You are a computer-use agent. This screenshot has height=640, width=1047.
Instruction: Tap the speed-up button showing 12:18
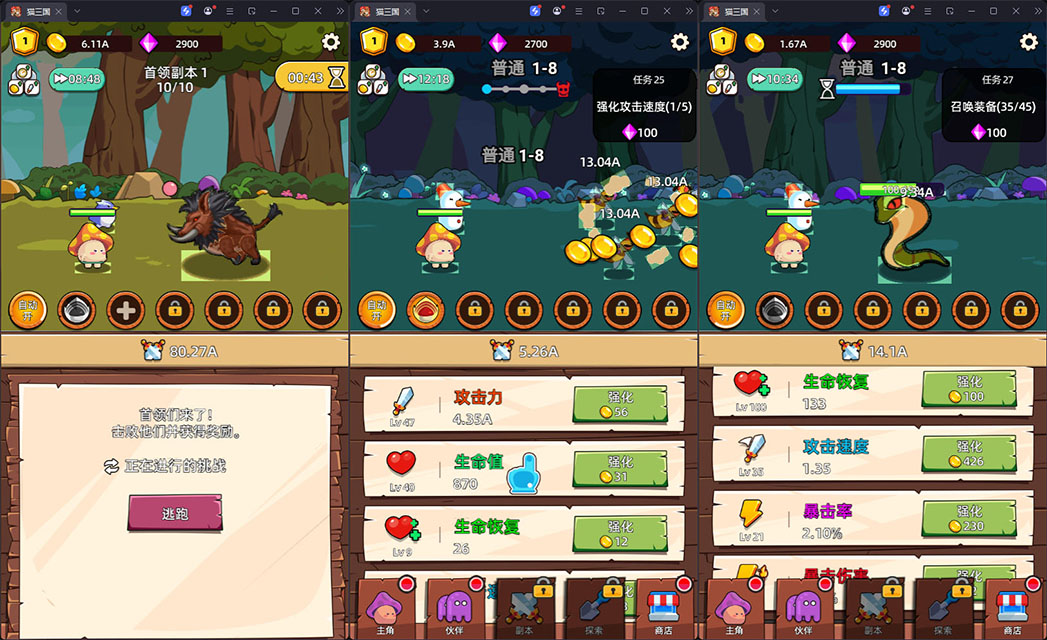pos(425,79)
